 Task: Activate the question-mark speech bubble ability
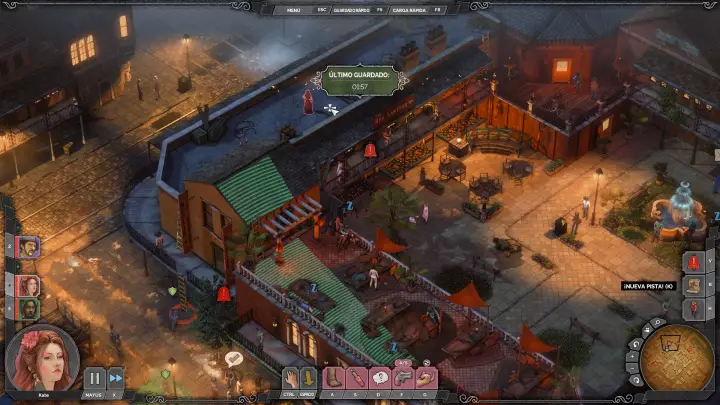pyautogui.click(x=380, y=378)
